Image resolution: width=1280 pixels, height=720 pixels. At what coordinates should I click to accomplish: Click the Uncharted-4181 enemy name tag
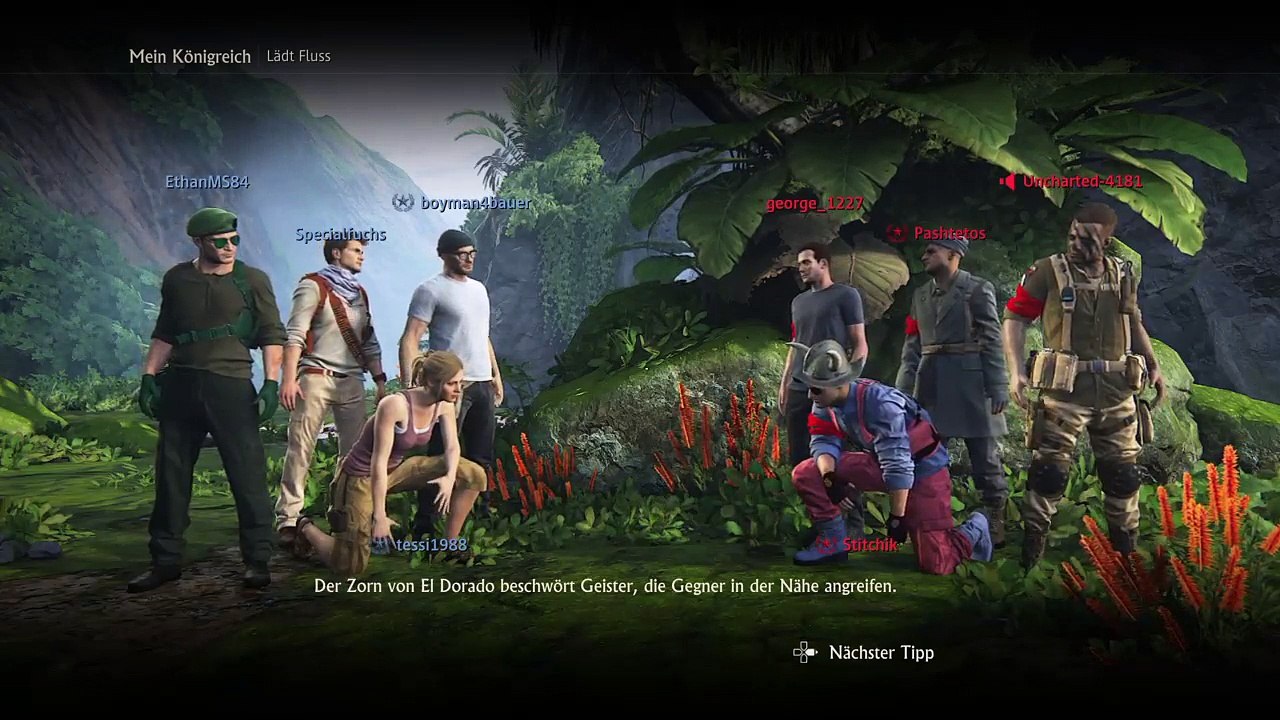pos(1081,182)
